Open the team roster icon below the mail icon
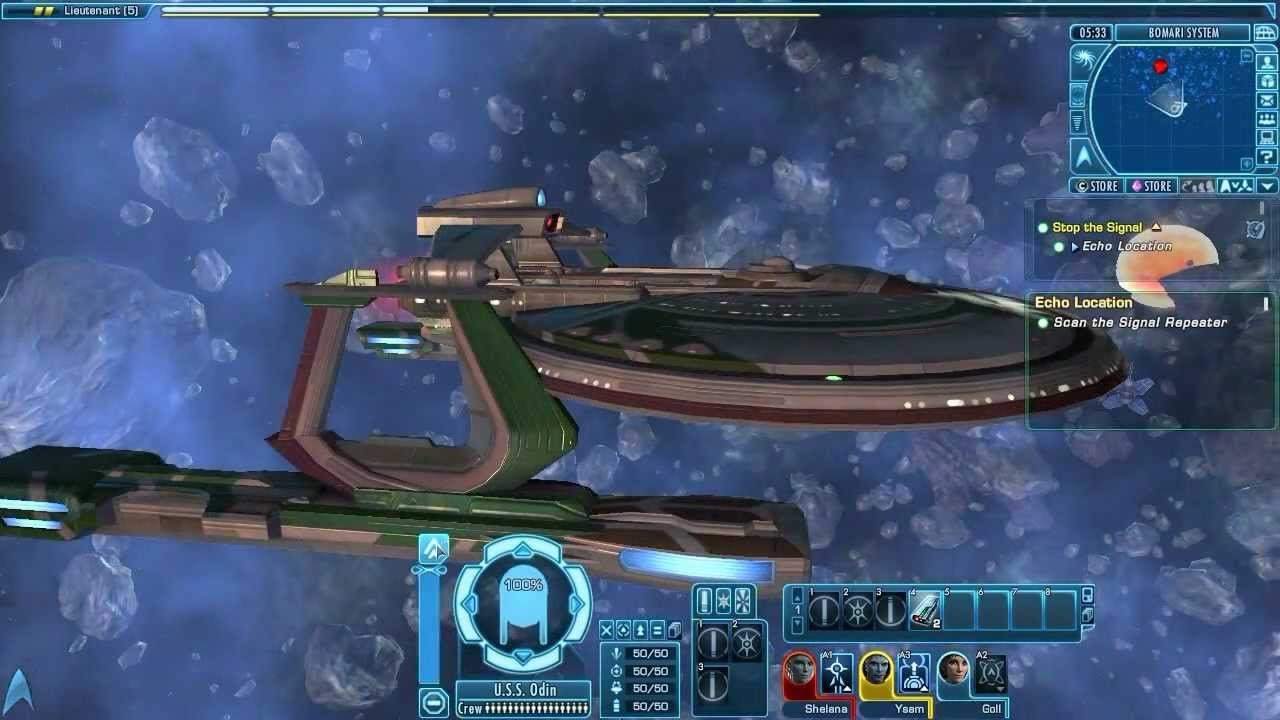The width and height of the screenshot is (1280, 720). click(x=1266, y=118)
